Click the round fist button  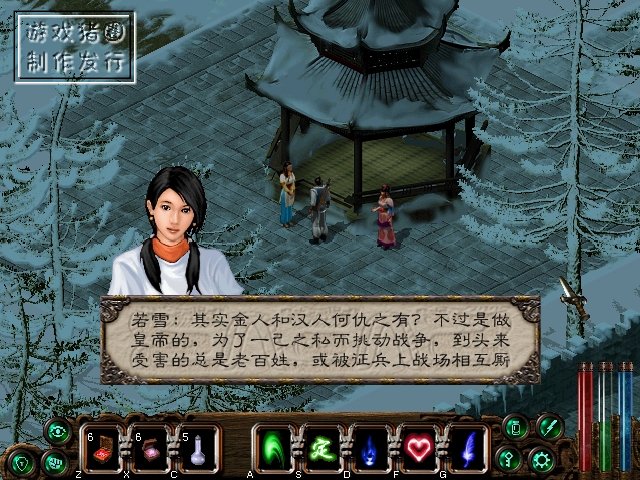point(57,463)
